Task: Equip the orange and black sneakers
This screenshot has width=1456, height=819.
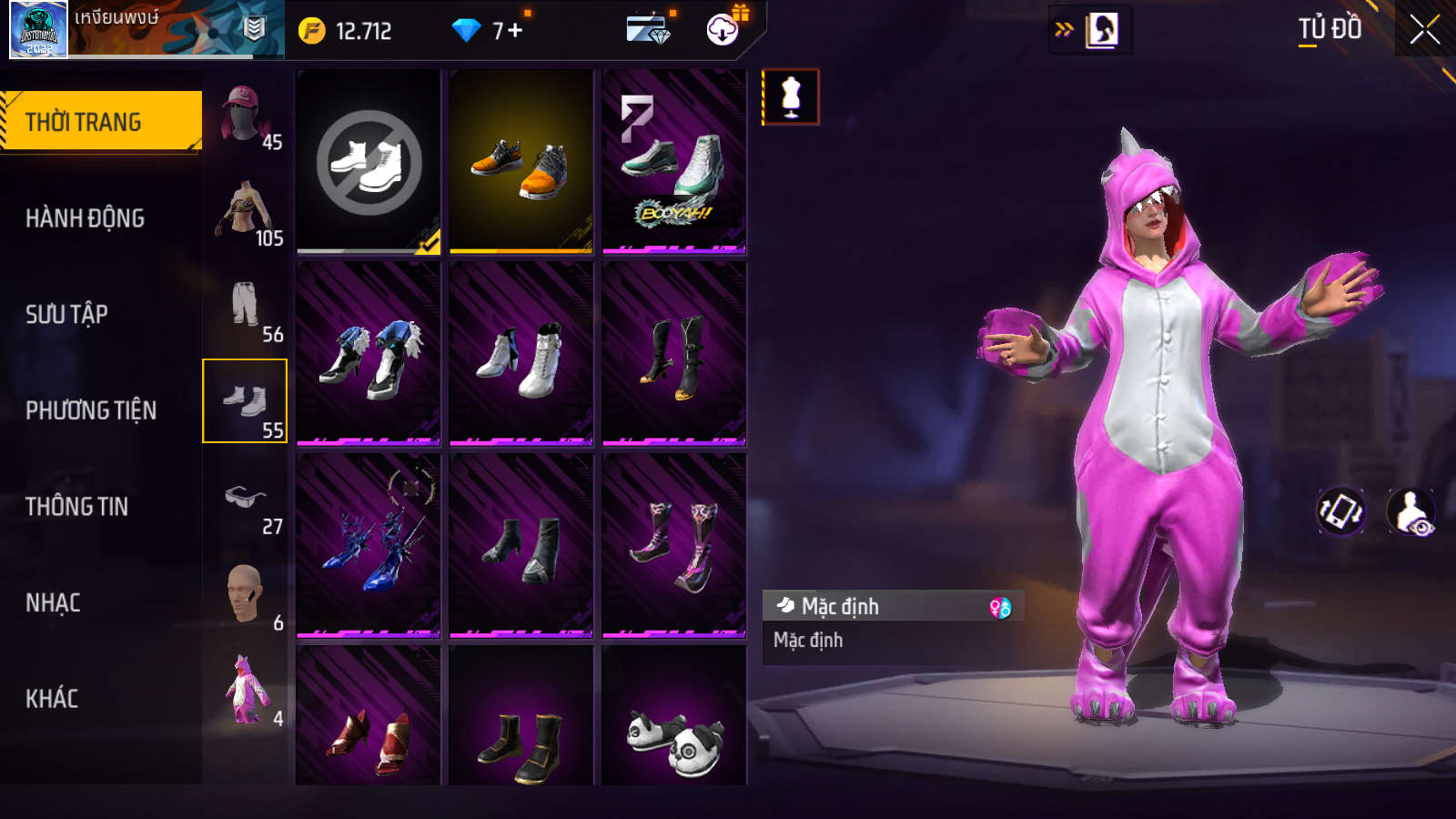Action: click(x=521, y=162)
